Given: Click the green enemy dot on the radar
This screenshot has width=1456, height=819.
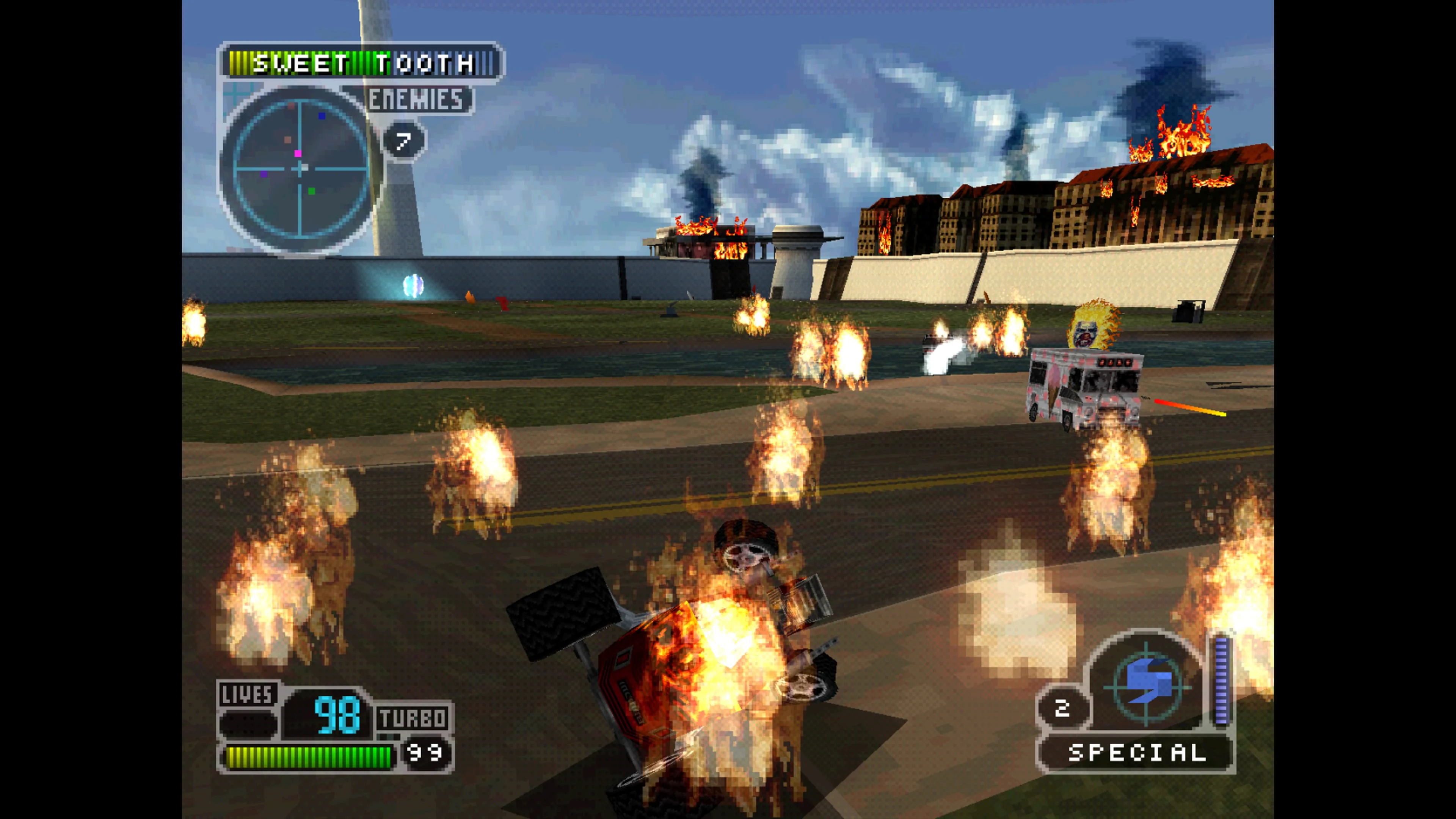Looking at the screenshot, I should pos(312,191).
